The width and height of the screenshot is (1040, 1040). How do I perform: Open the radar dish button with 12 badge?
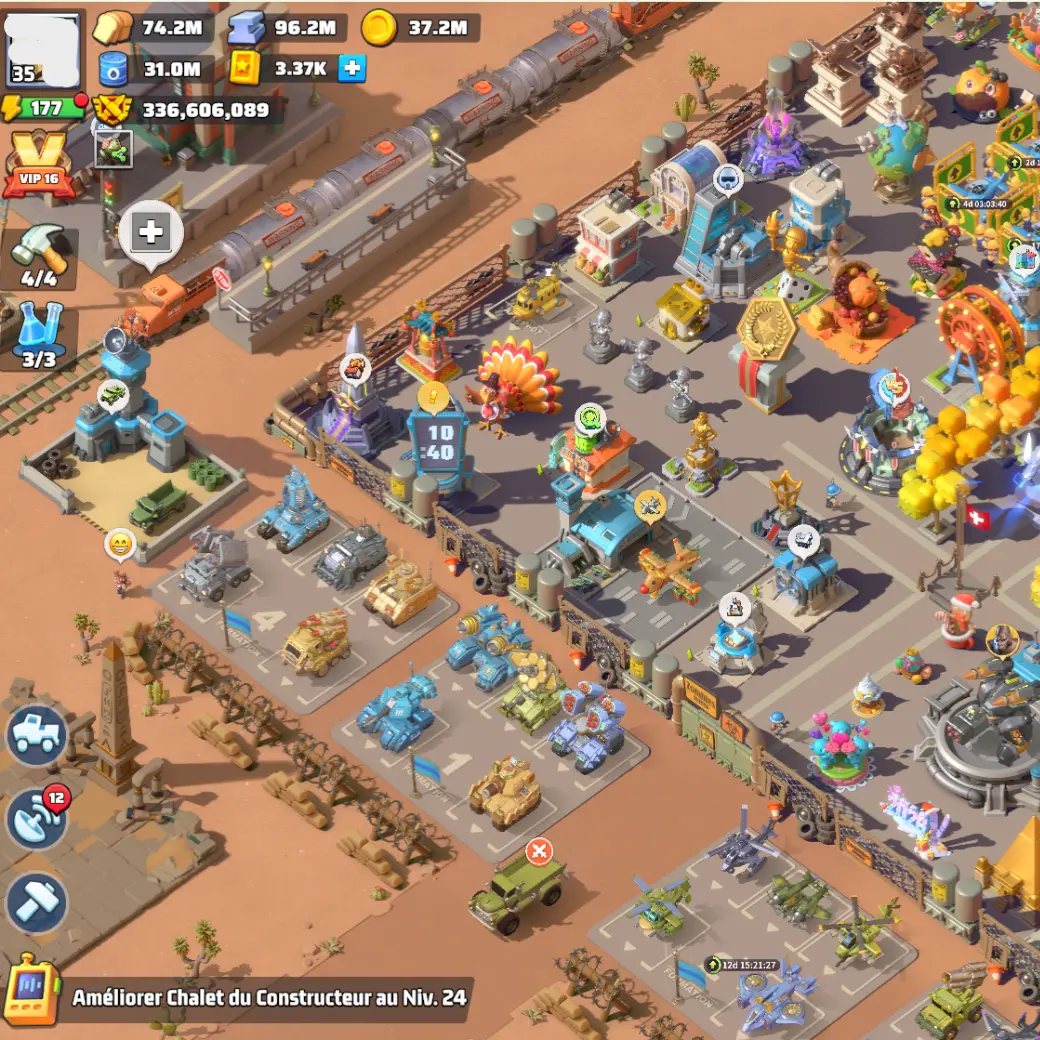coord(36,819)
